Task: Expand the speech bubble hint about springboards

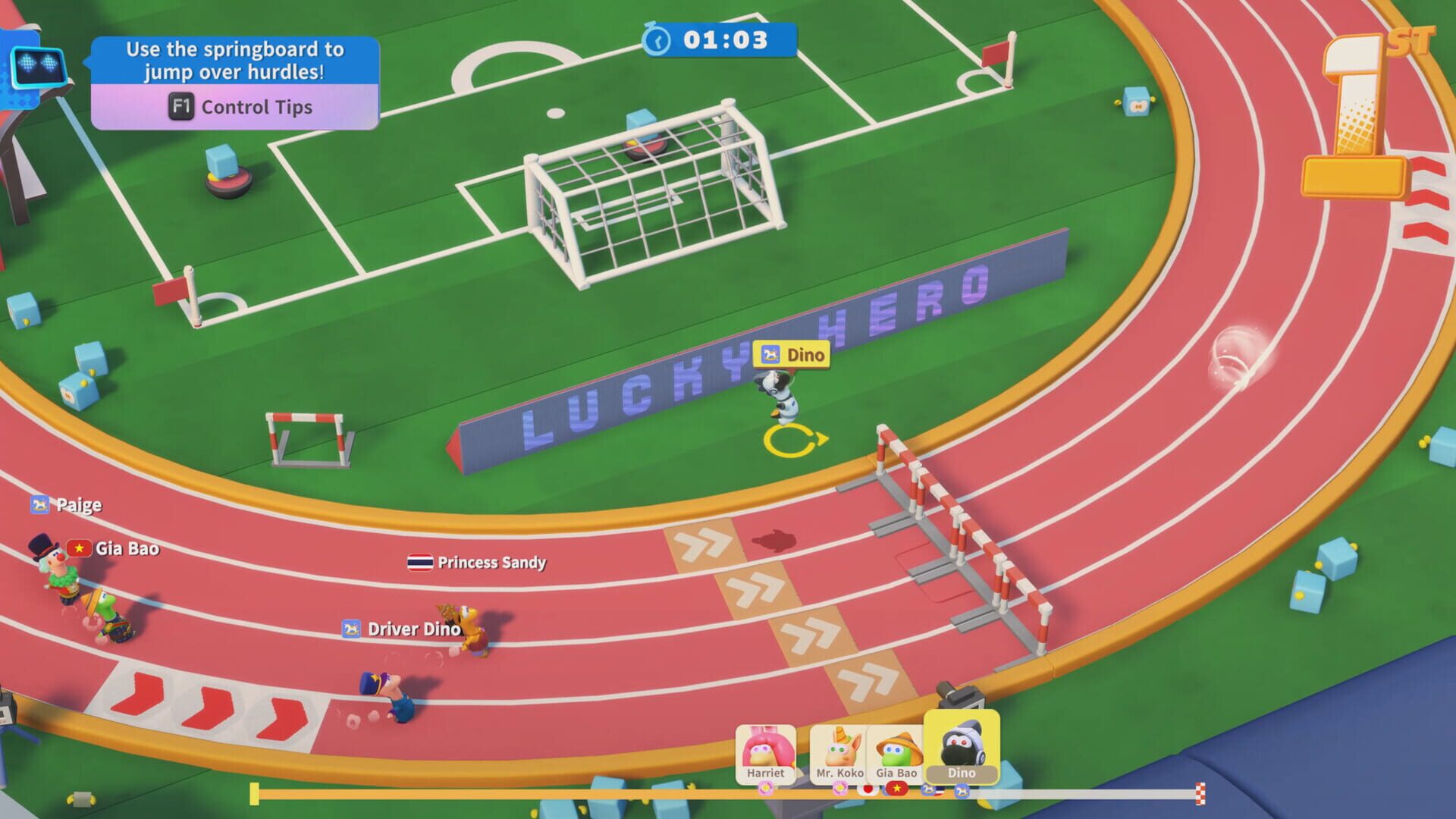Action: pyautogui.click(x=234, y=61)
